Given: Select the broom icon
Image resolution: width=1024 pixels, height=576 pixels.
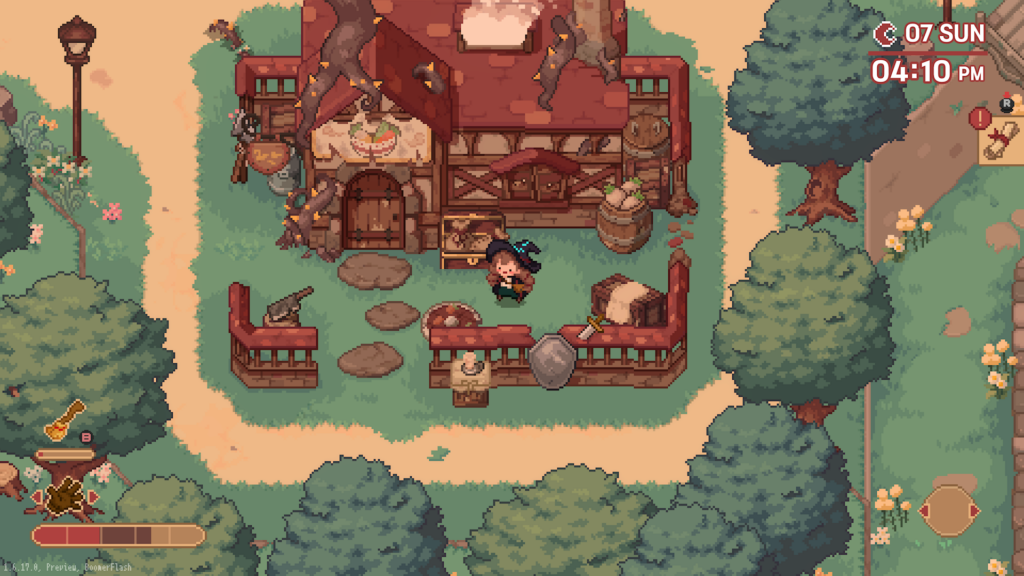Looking at the screenshot, I should [x=64, y=418].
